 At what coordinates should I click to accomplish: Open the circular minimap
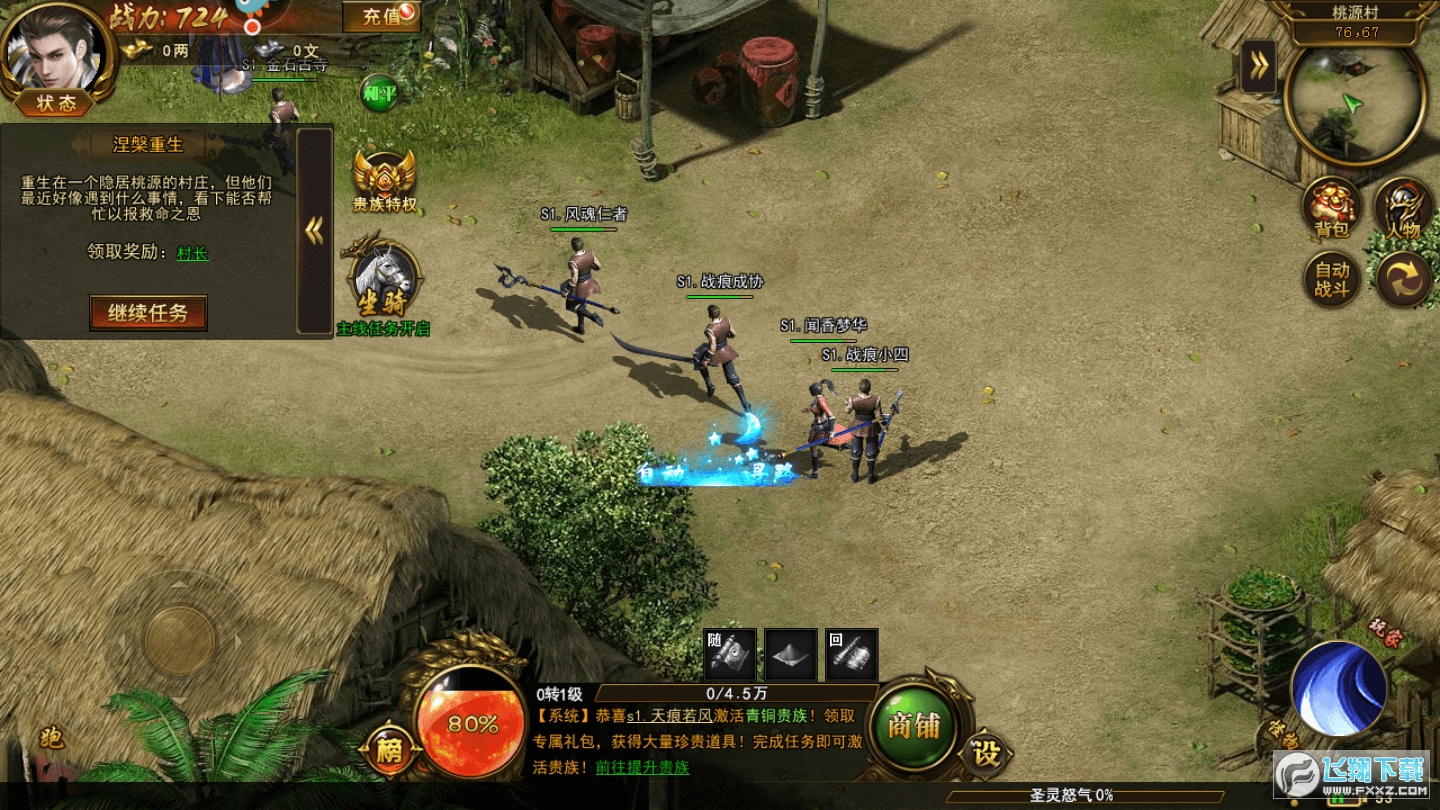tap(1354, 103)
